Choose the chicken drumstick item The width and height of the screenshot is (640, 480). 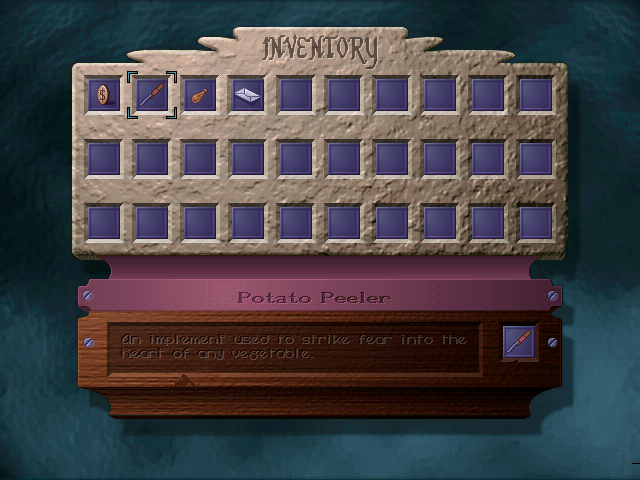pos(200,95)
